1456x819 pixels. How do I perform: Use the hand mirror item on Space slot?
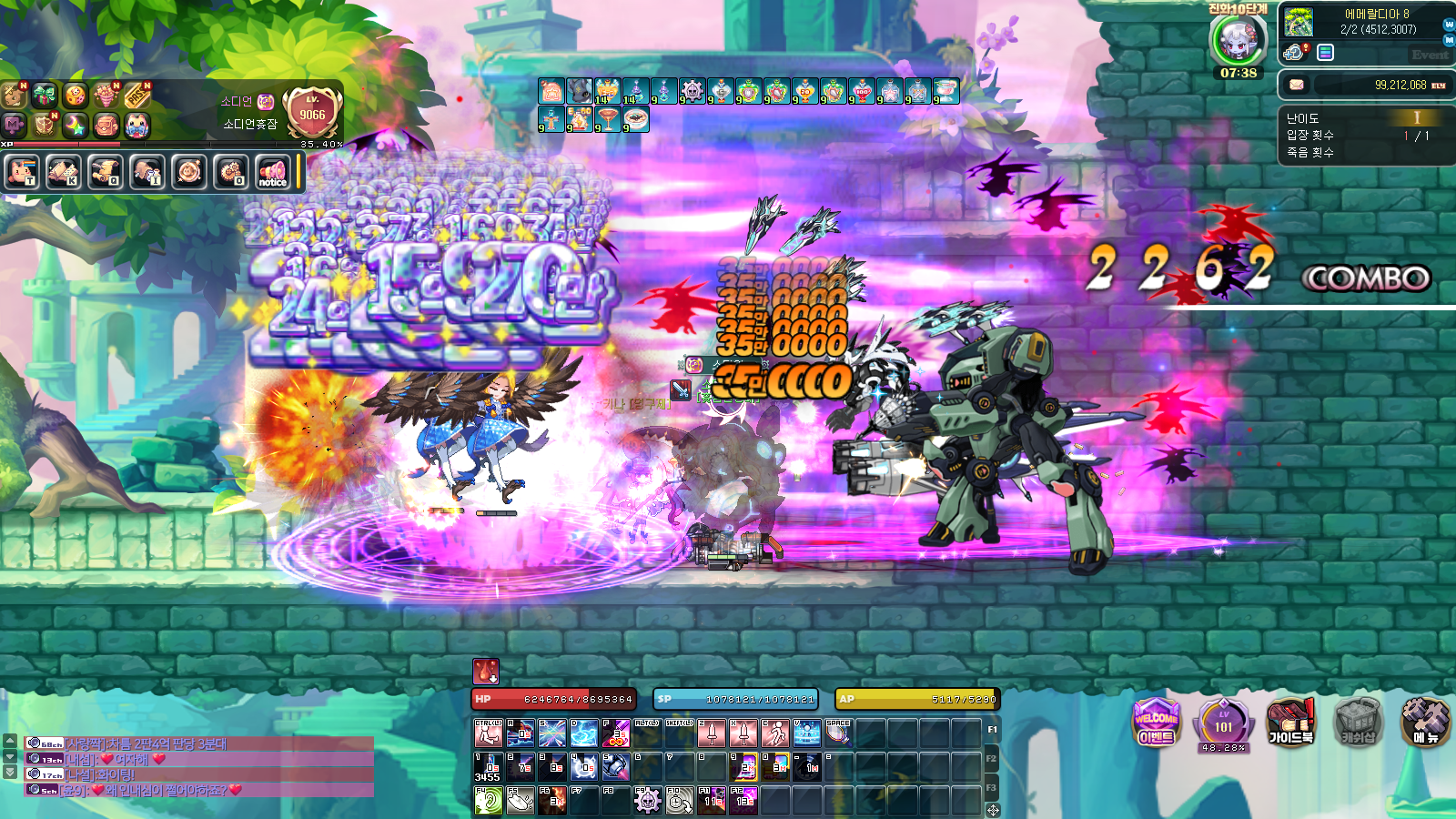click(x=838, y=733)
